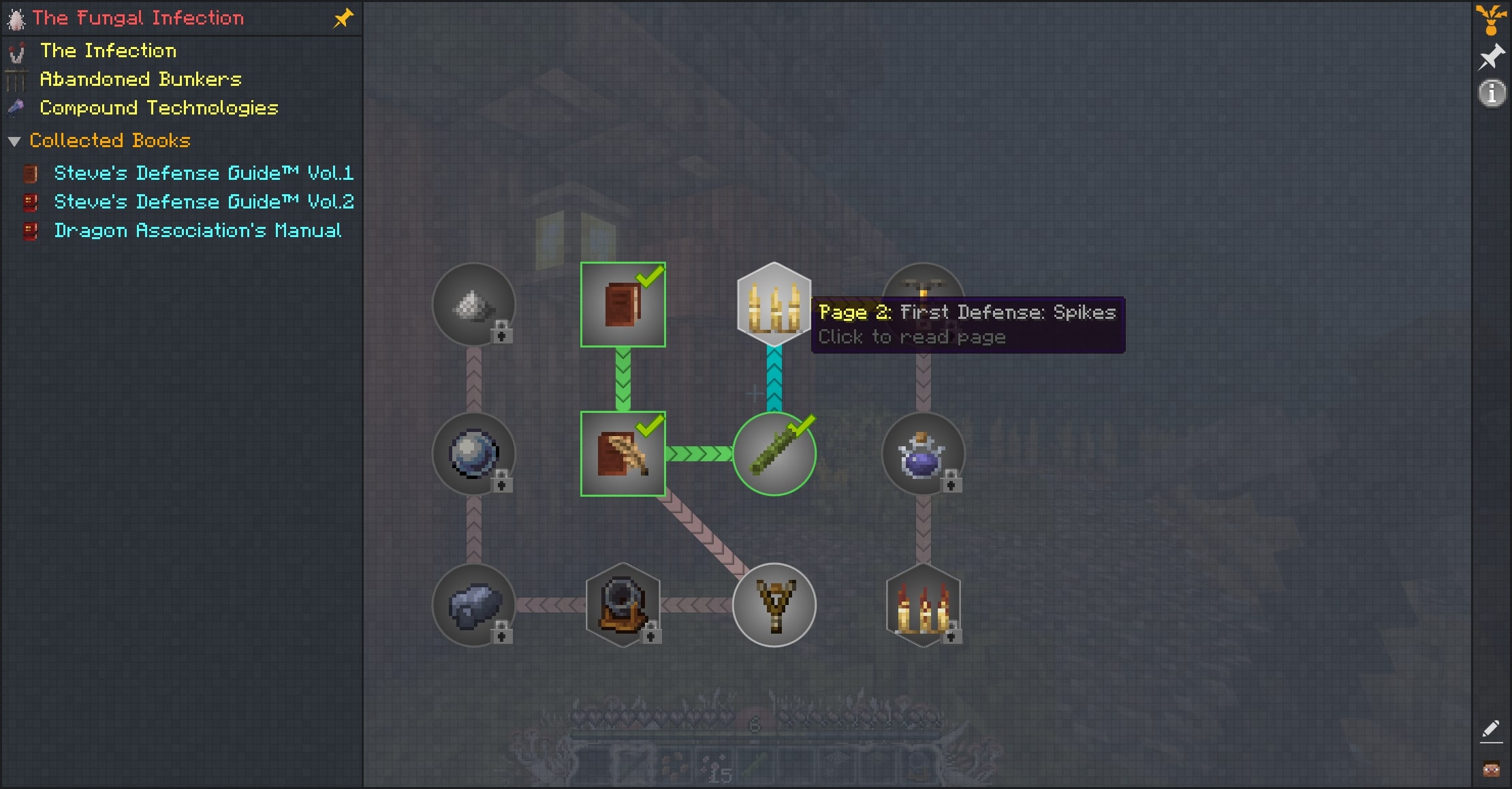1512x789 pixels.
Task: Open Steve's Defense Guide Vol.1
Action: point(203,173)
